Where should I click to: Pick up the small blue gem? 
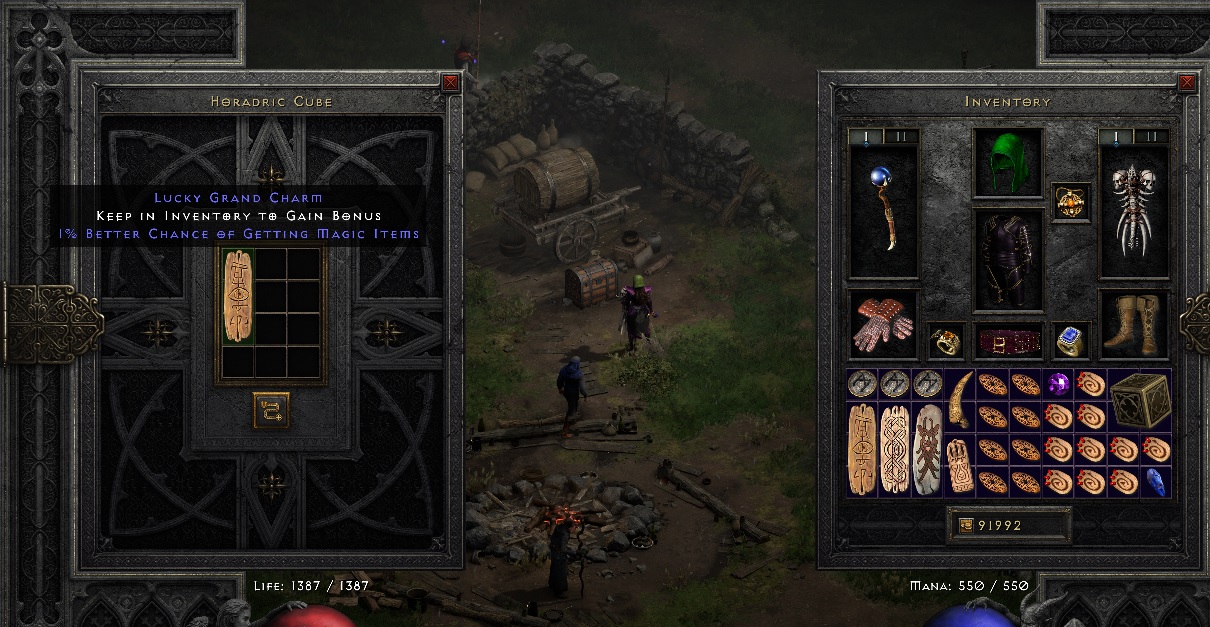[x=1155, y=482]
